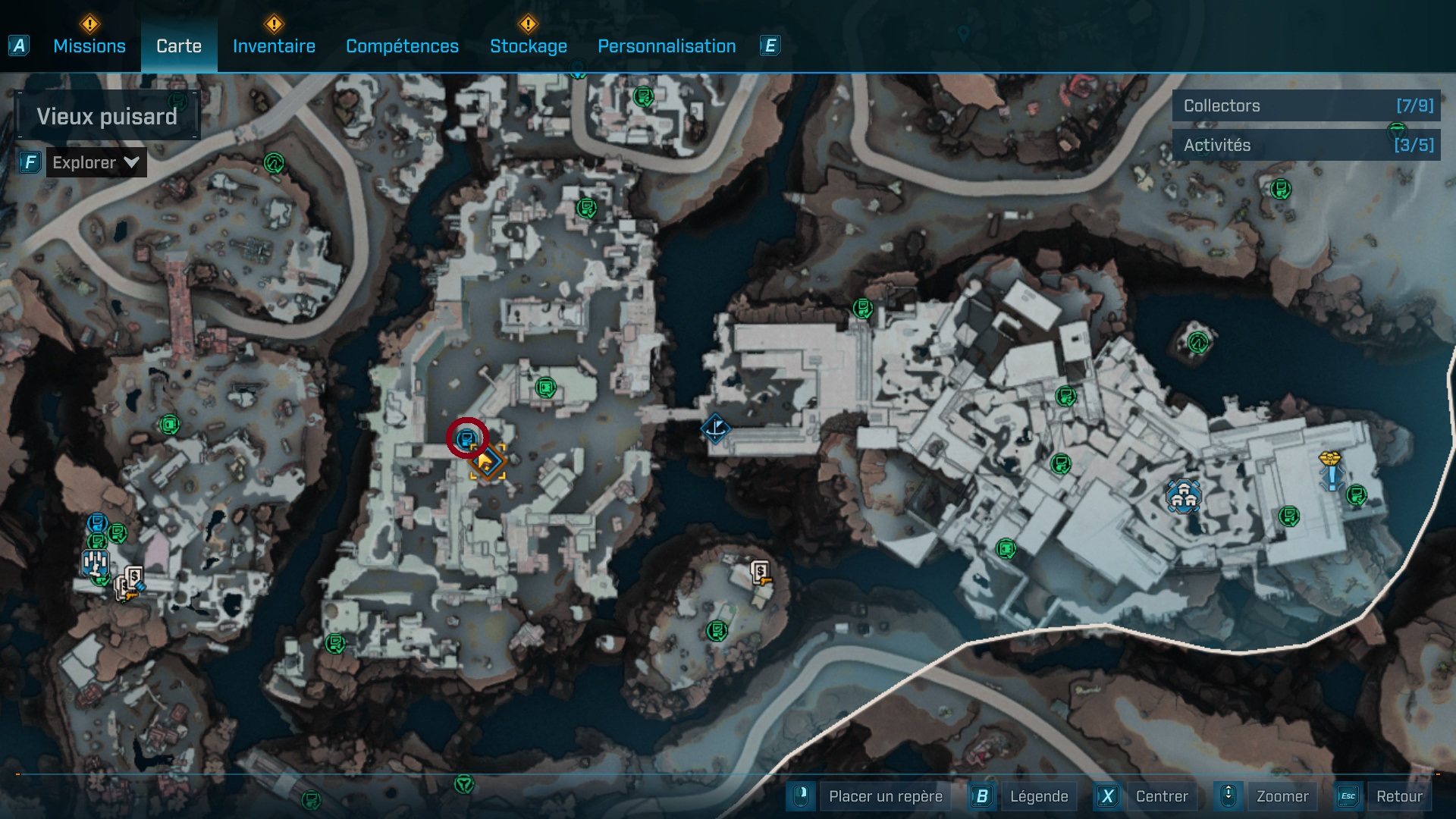
Task: Switch to the Inventaire tab
Action: tap(274, 46)
